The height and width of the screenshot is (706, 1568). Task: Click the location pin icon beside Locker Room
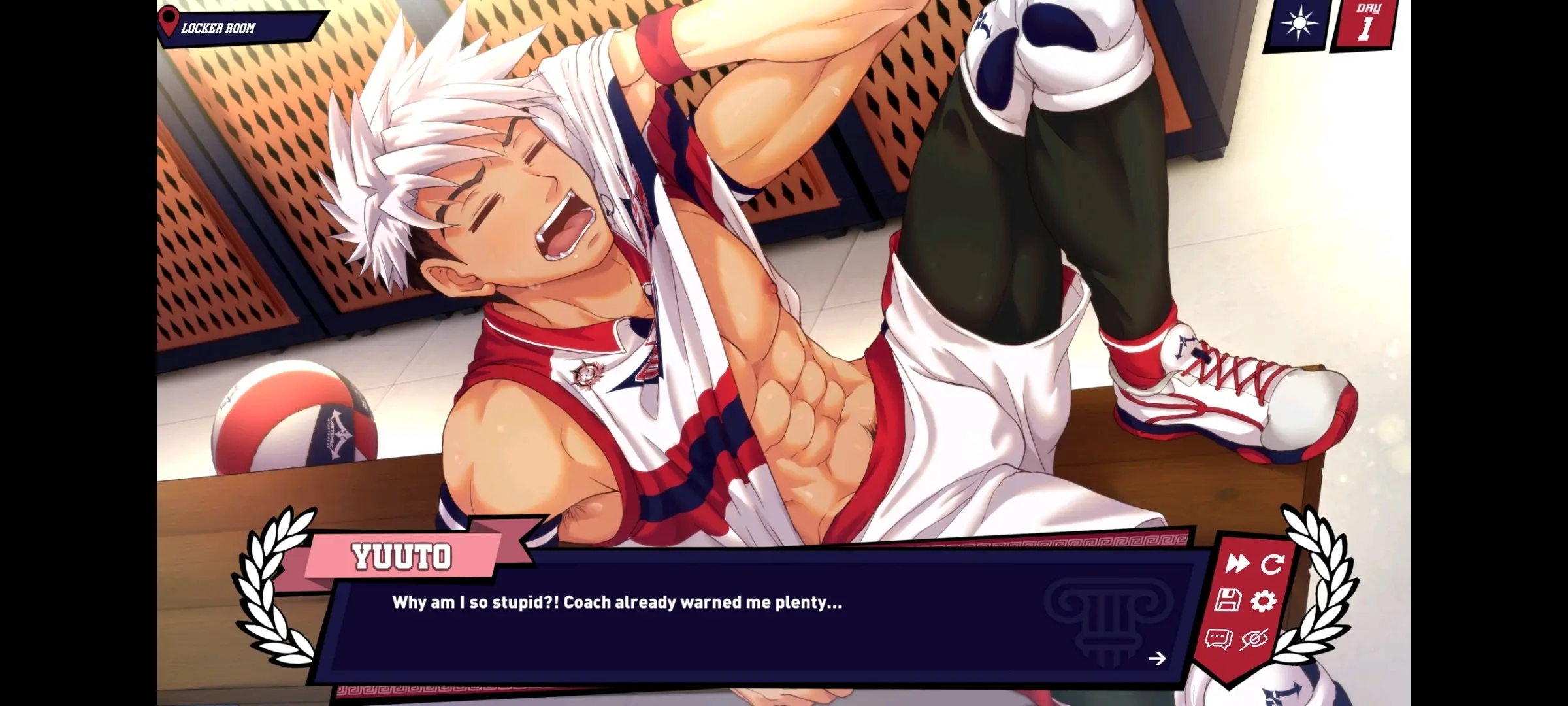coord(169,20)
